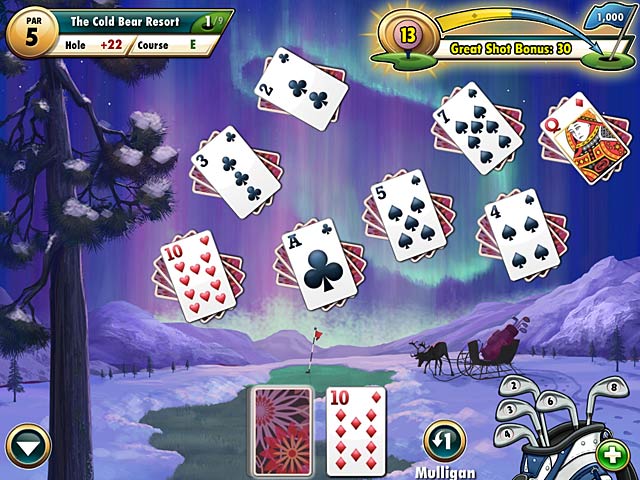Add clubs with green plus button
Image resolution: width=640 pixels, height=480 pixels.
click(610, 454)
